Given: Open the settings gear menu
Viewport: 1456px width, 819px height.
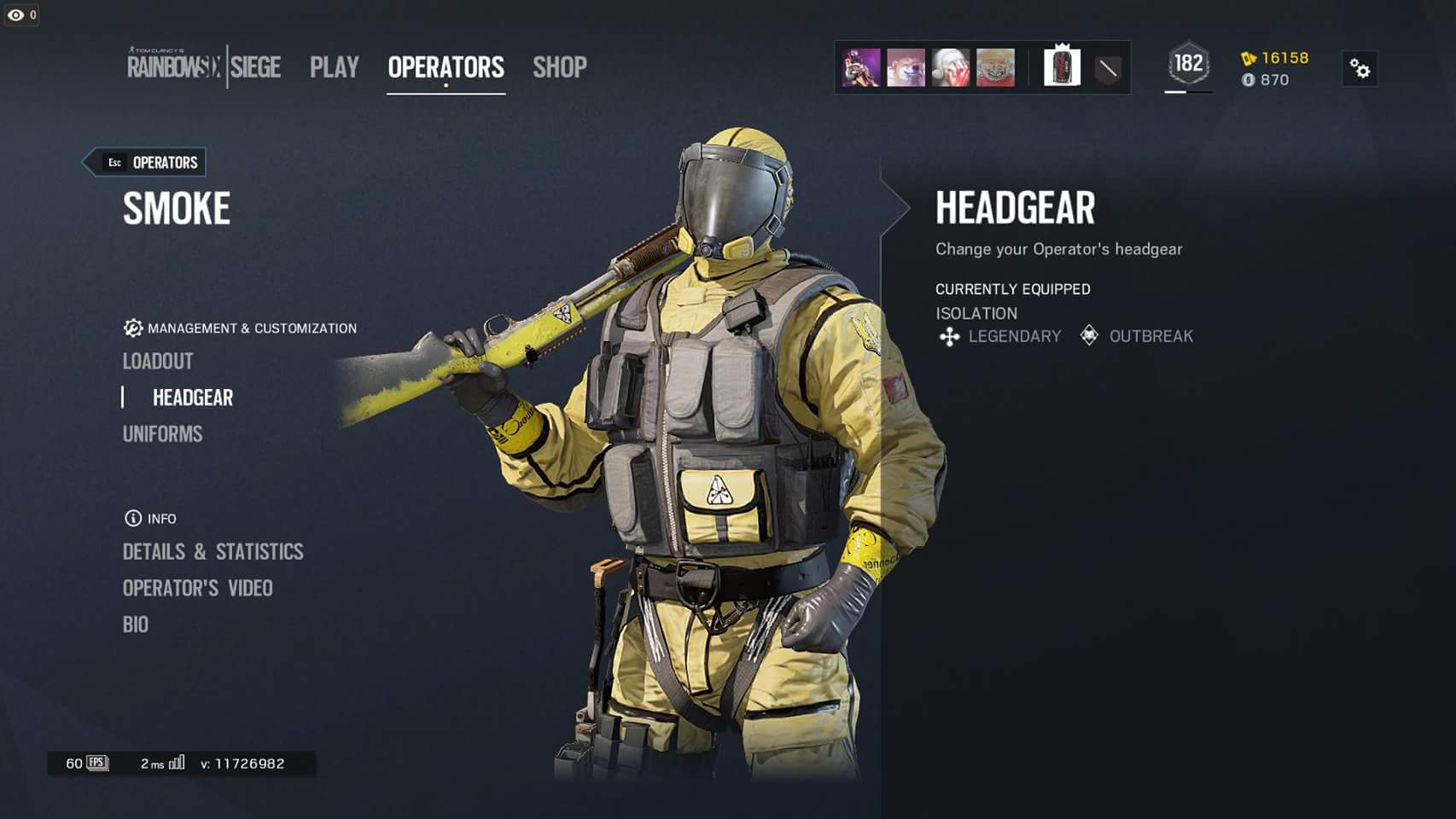Looking at the screenshot, I should pos(1360,69).
